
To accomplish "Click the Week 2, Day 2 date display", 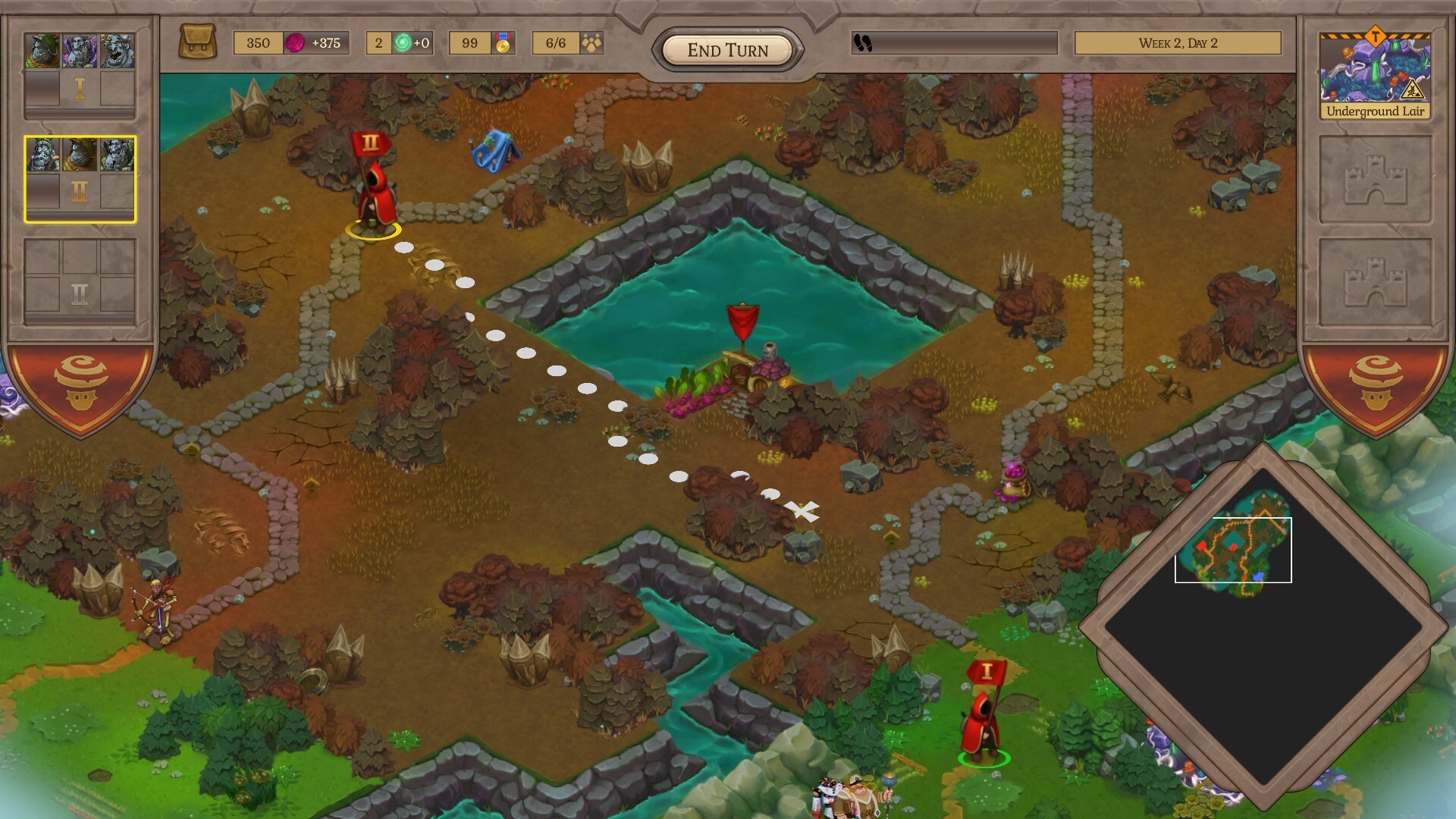I will pos(1178,43).
